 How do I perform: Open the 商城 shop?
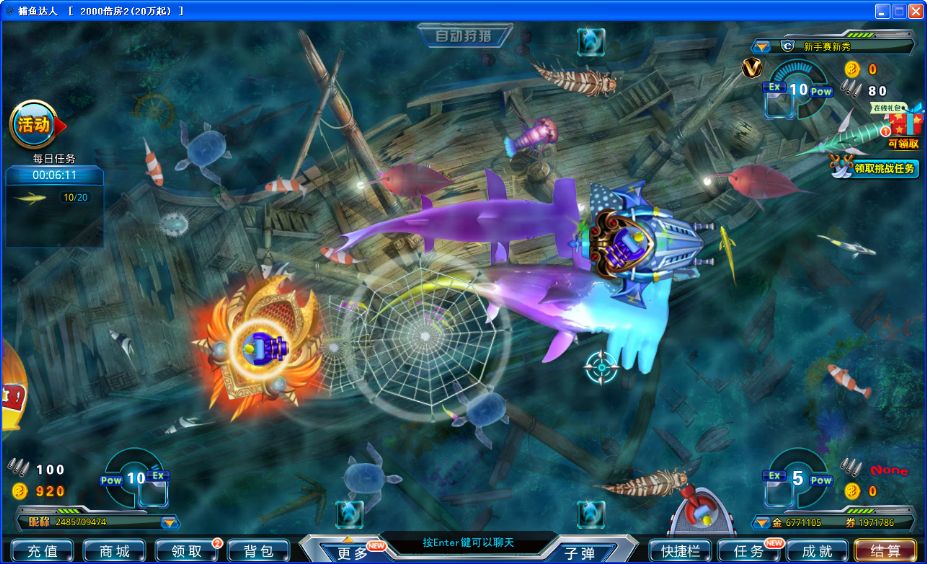[114, 551]
